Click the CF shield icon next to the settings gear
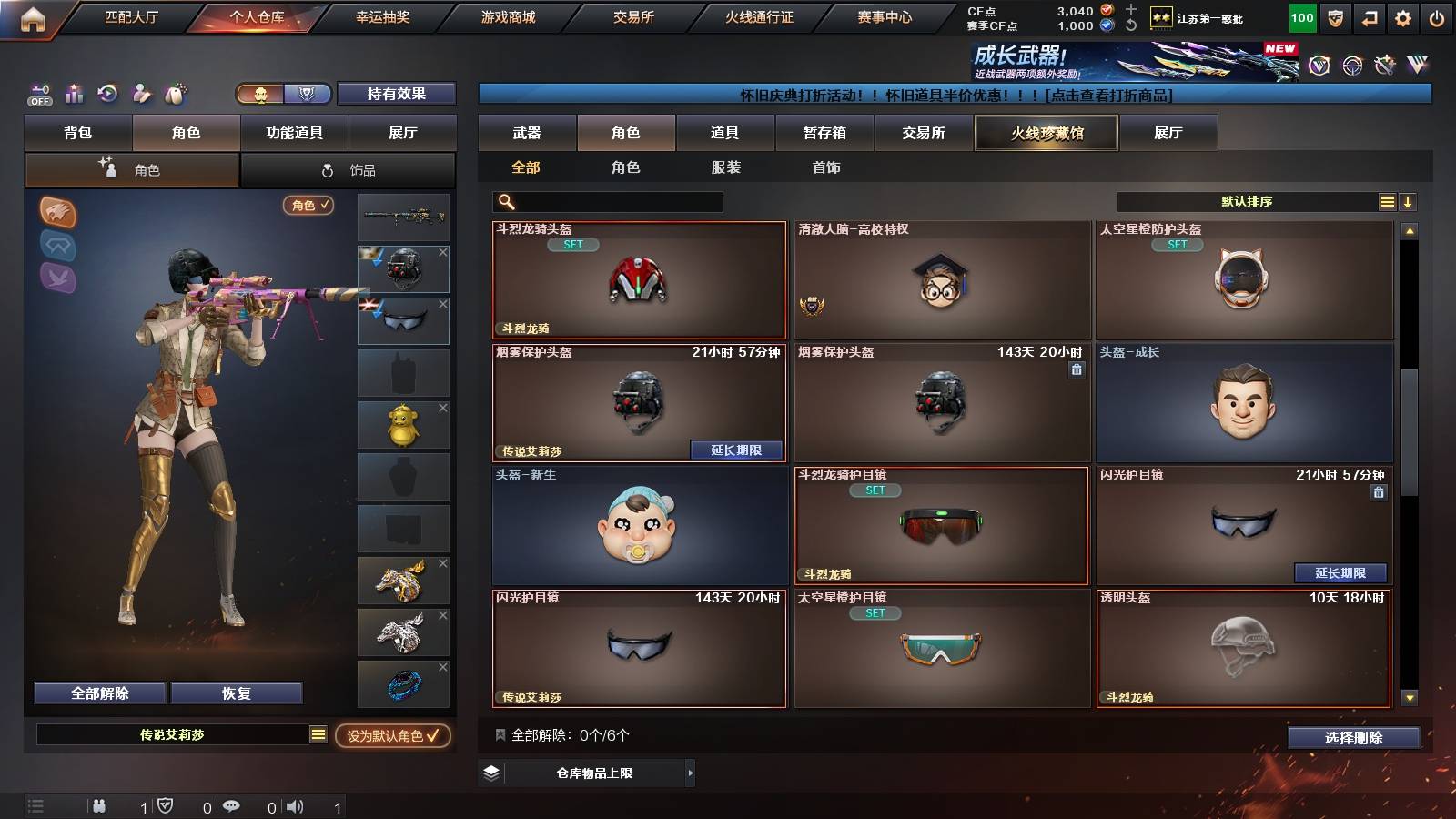The width and height of the screenshot is (1456, 819). 1336,16
